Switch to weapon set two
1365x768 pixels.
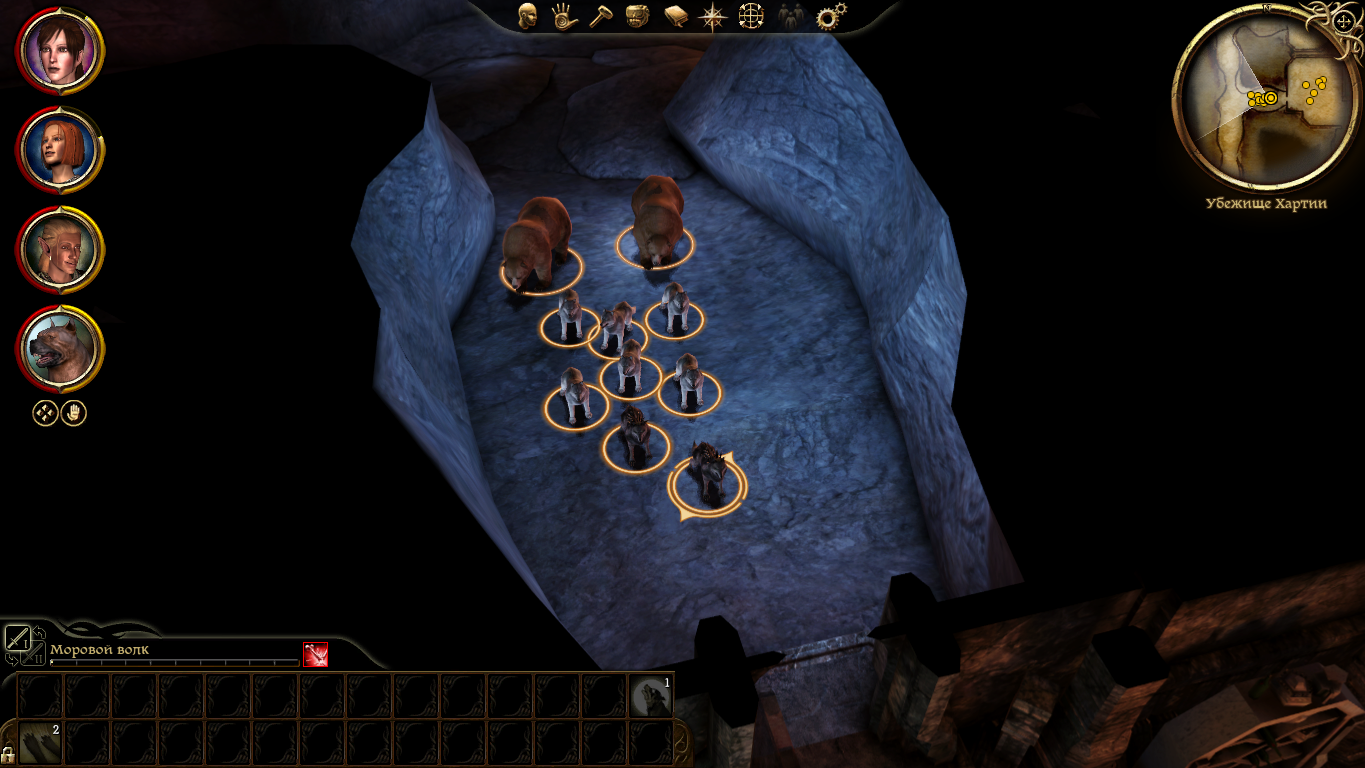pyautogui.click(x=34, y=656)
